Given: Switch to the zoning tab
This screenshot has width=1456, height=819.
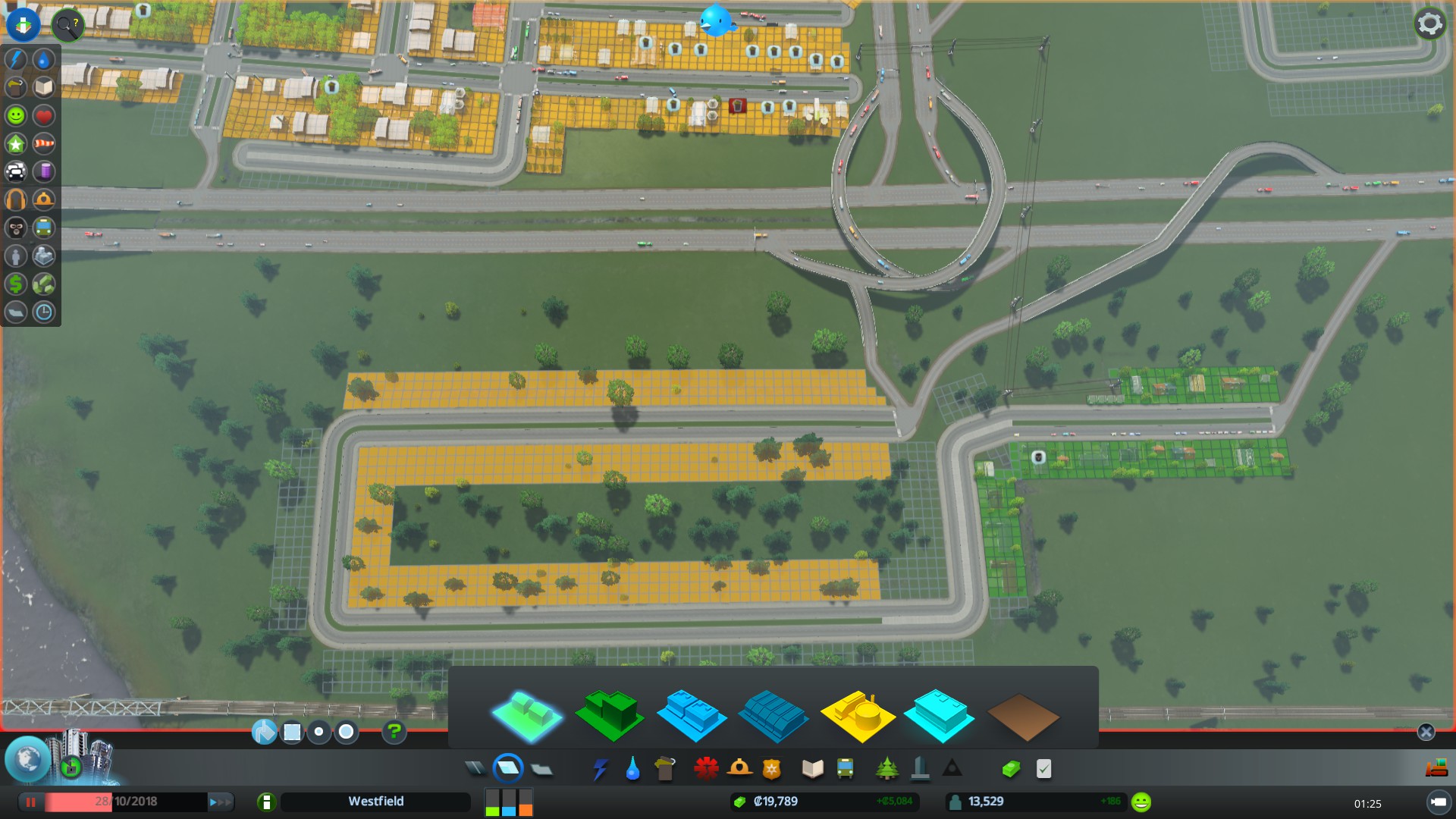Looking at the screenshot, I should pyautogui.click(x=510, y=768).
